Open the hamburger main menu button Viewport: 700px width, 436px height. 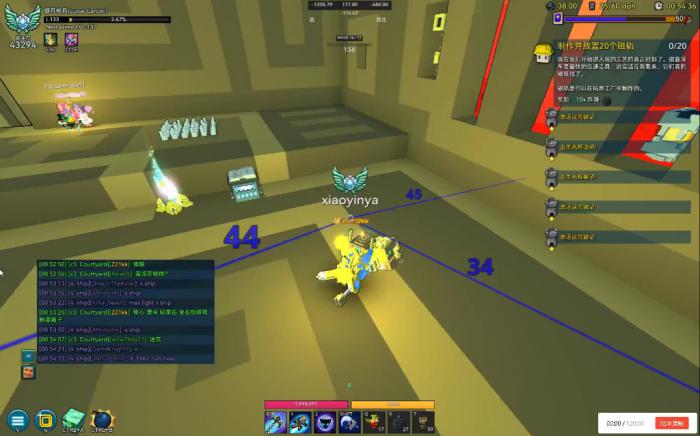(x=17, y=419)
